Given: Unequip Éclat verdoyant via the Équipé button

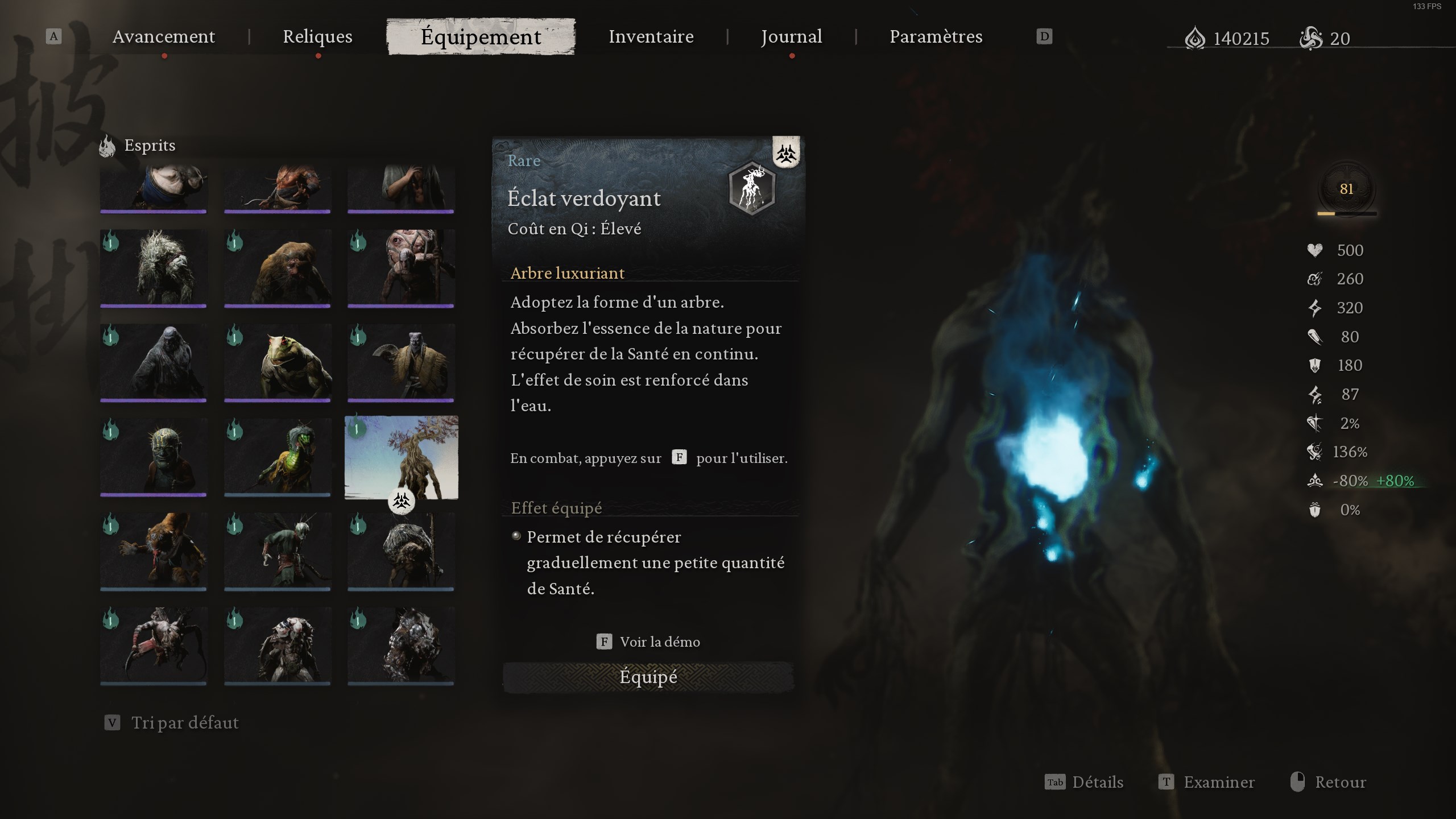Looking at the screenshot, I should (648, 677).
